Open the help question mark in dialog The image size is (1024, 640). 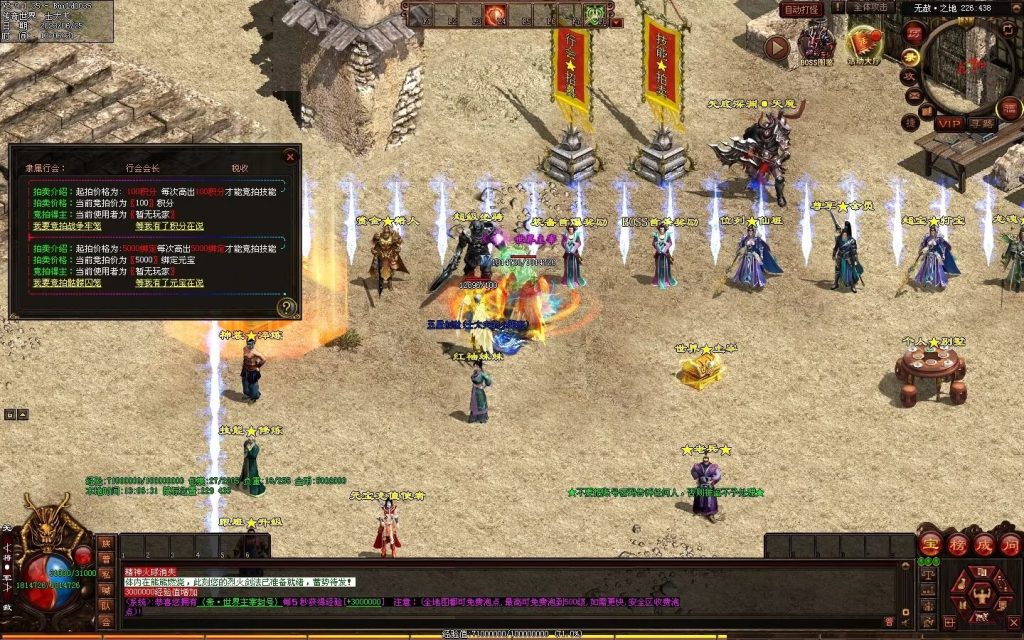click(287, 307)
